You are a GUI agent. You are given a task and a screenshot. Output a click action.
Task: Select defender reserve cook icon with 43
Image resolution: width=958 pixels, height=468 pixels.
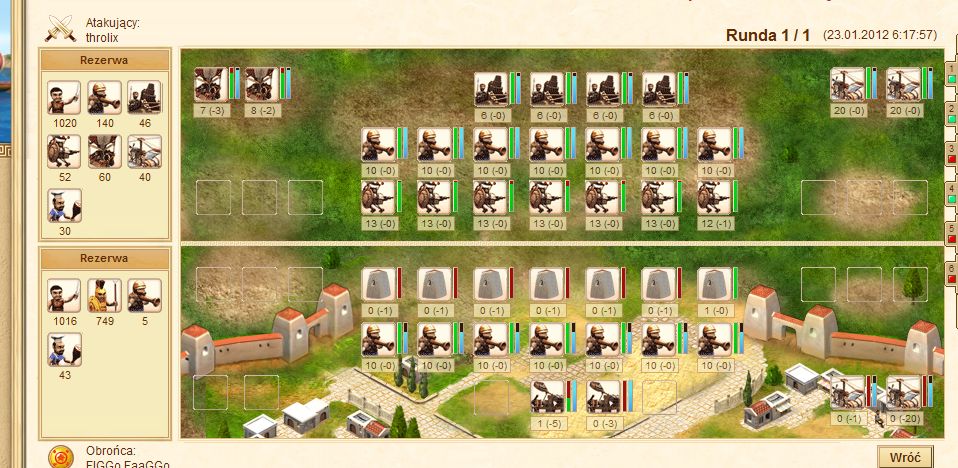coord(64,350)
